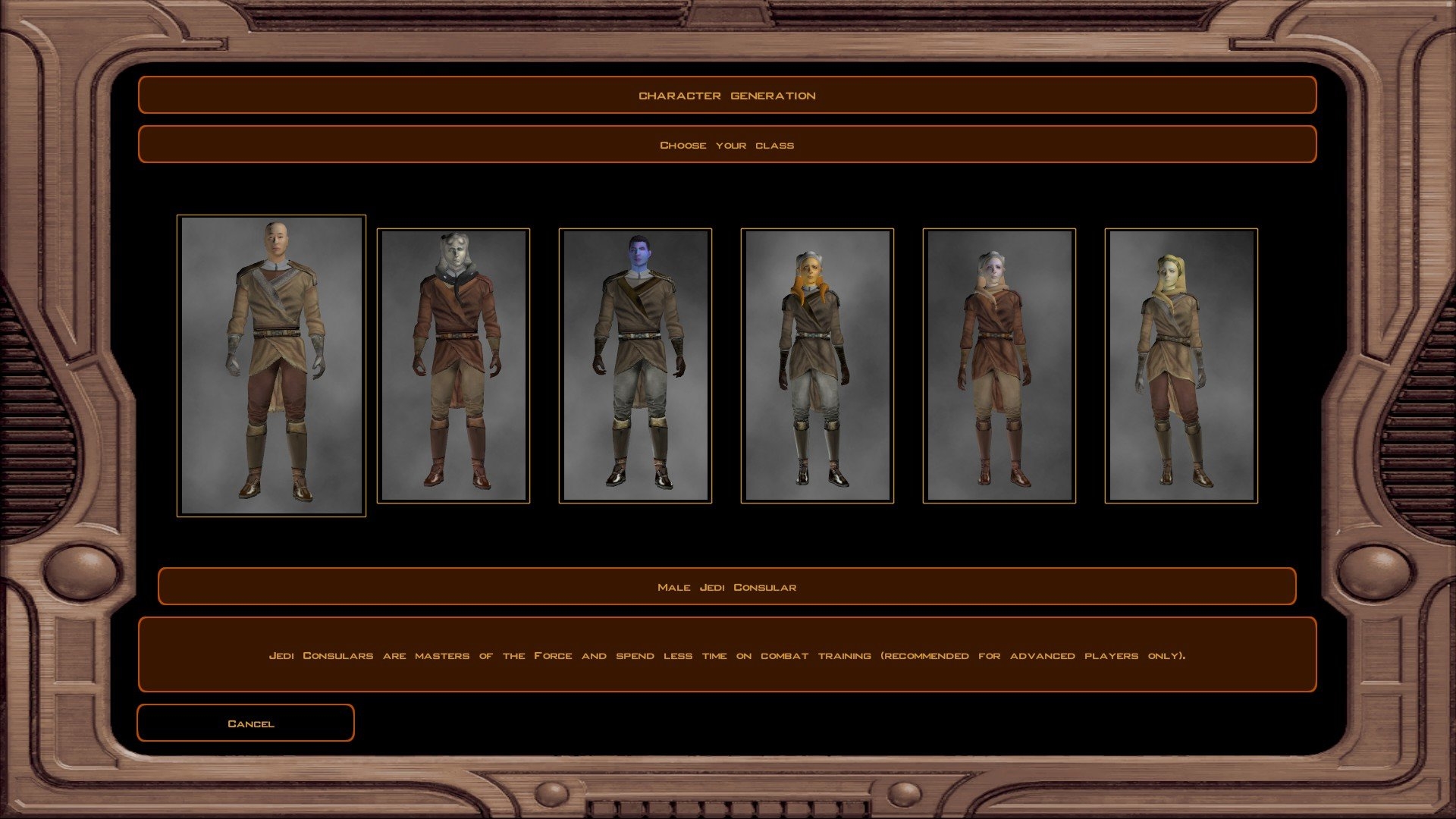
Task: Cancel character creation
Action: [245, 723]
